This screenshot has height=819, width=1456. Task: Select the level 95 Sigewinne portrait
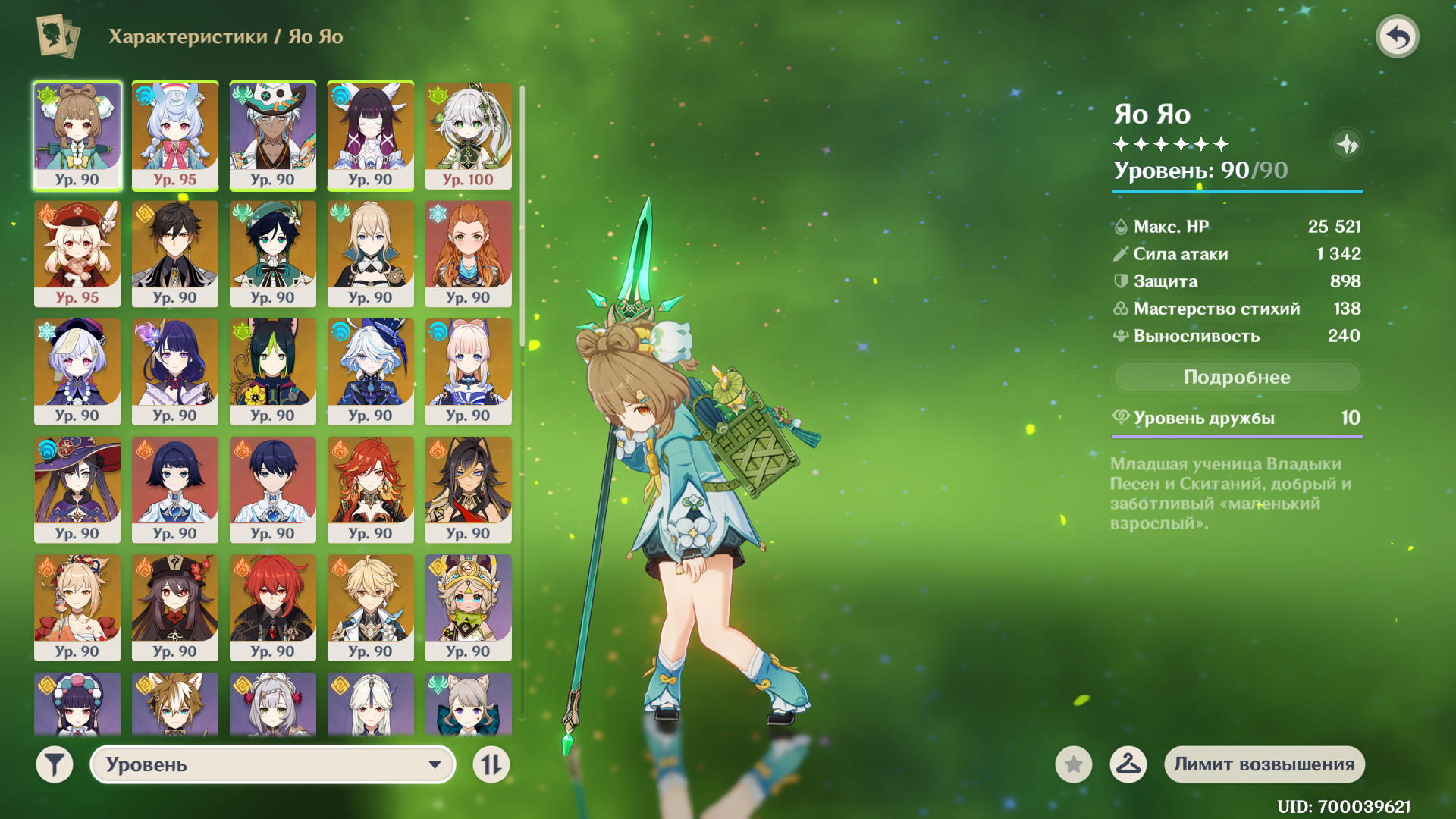[175, 135]
